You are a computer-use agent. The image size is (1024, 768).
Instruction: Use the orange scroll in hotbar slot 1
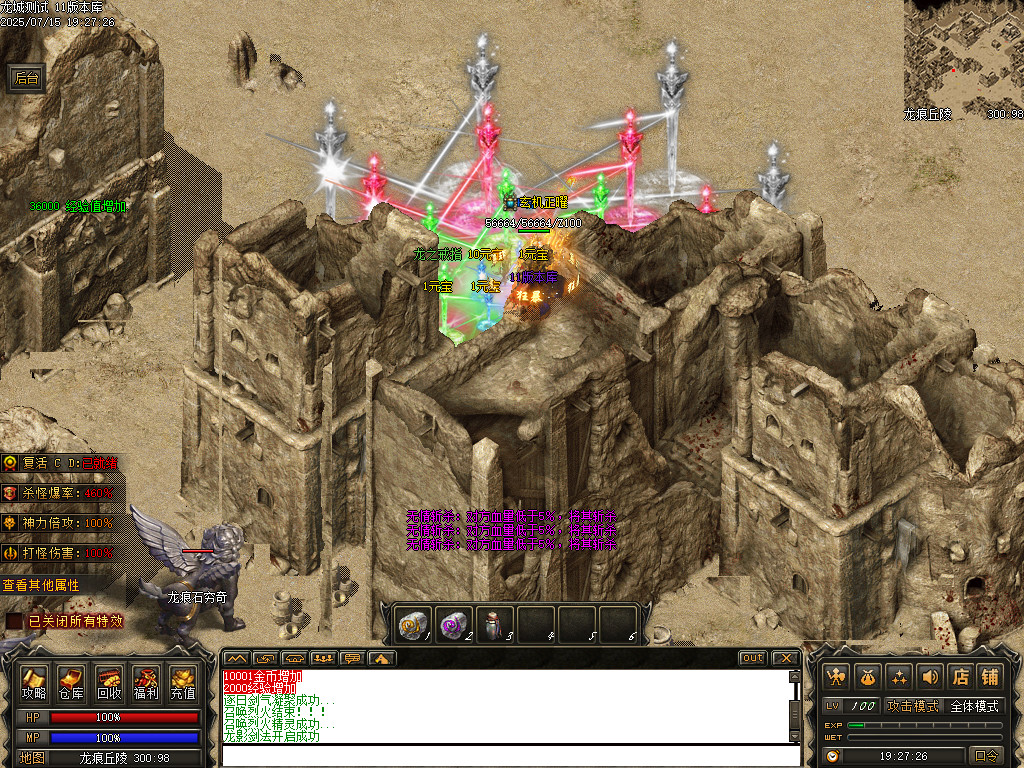click(411, 625)
